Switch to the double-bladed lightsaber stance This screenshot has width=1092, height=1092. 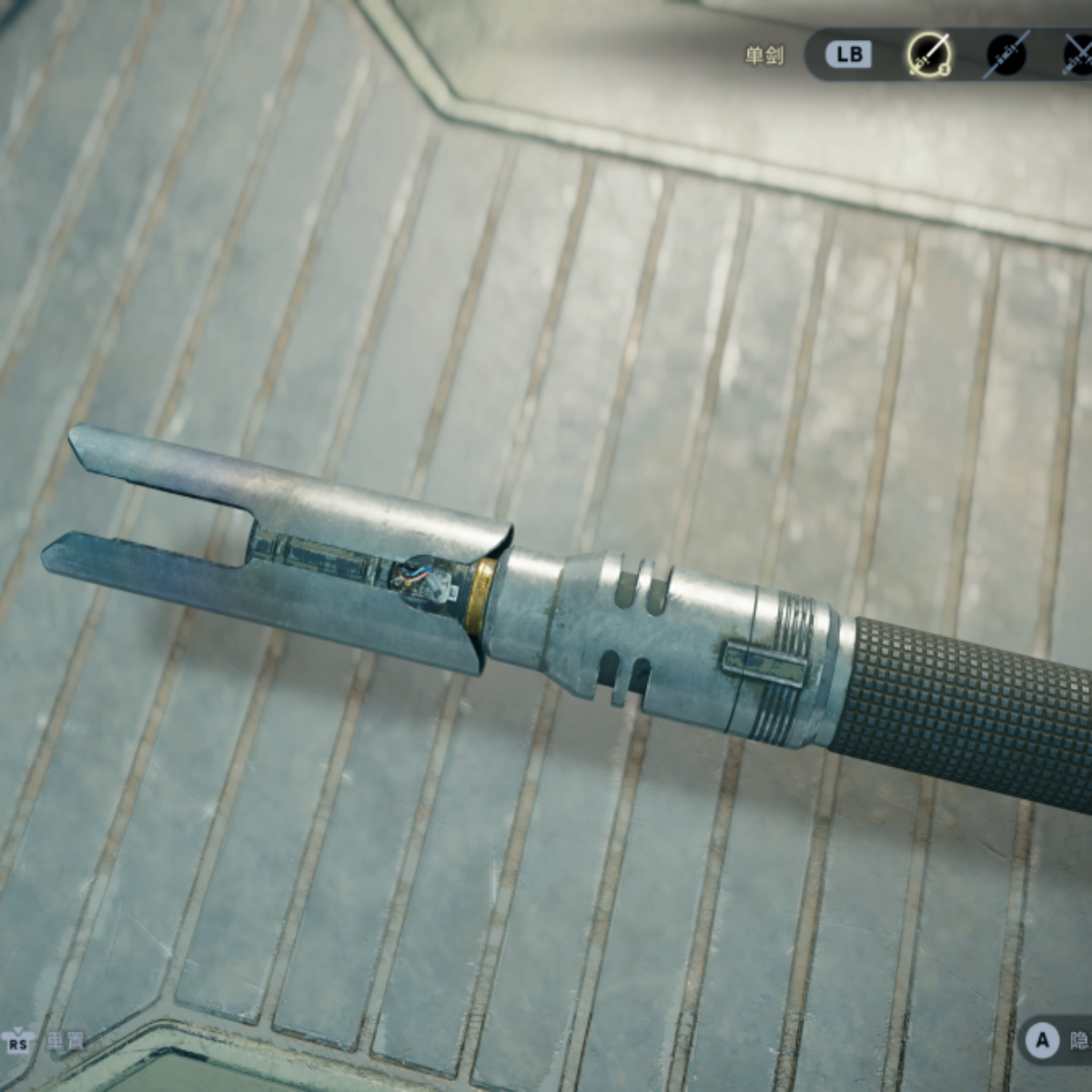pyautogui.click(x=1006, y=55)
